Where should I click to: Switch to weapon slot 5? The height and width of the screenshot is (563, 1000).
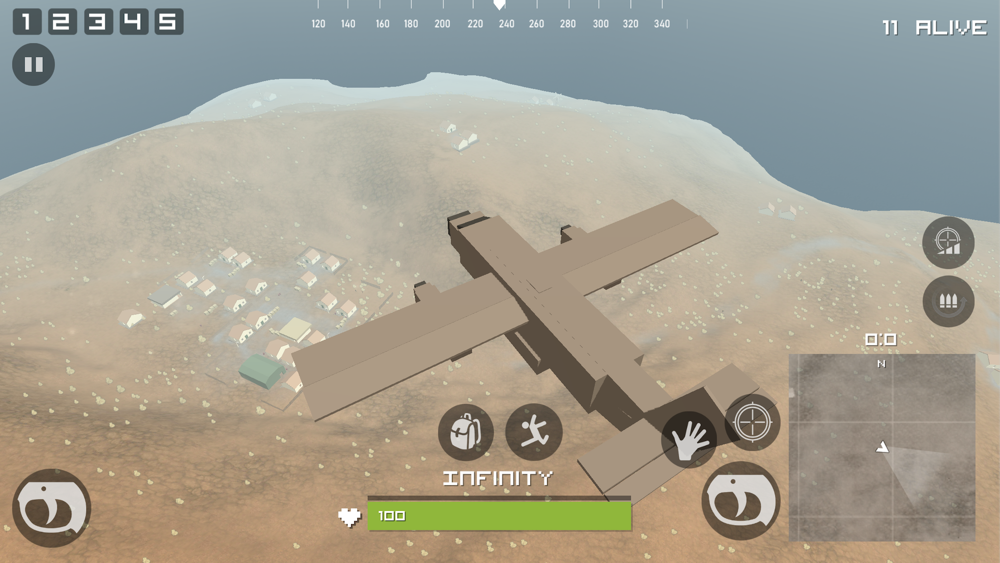pos(169,21)
